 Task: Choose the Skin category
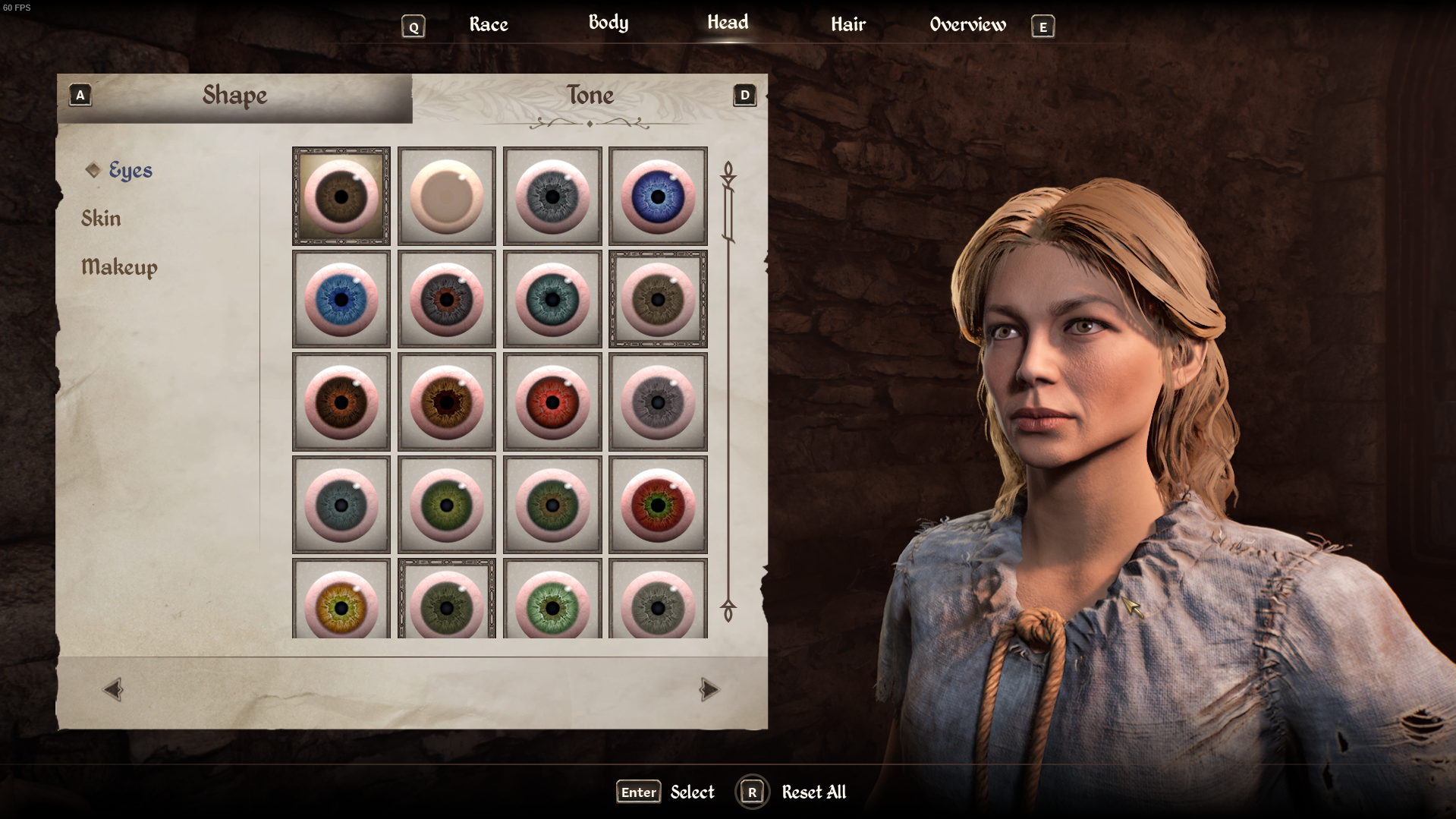[x=101, y=219]
